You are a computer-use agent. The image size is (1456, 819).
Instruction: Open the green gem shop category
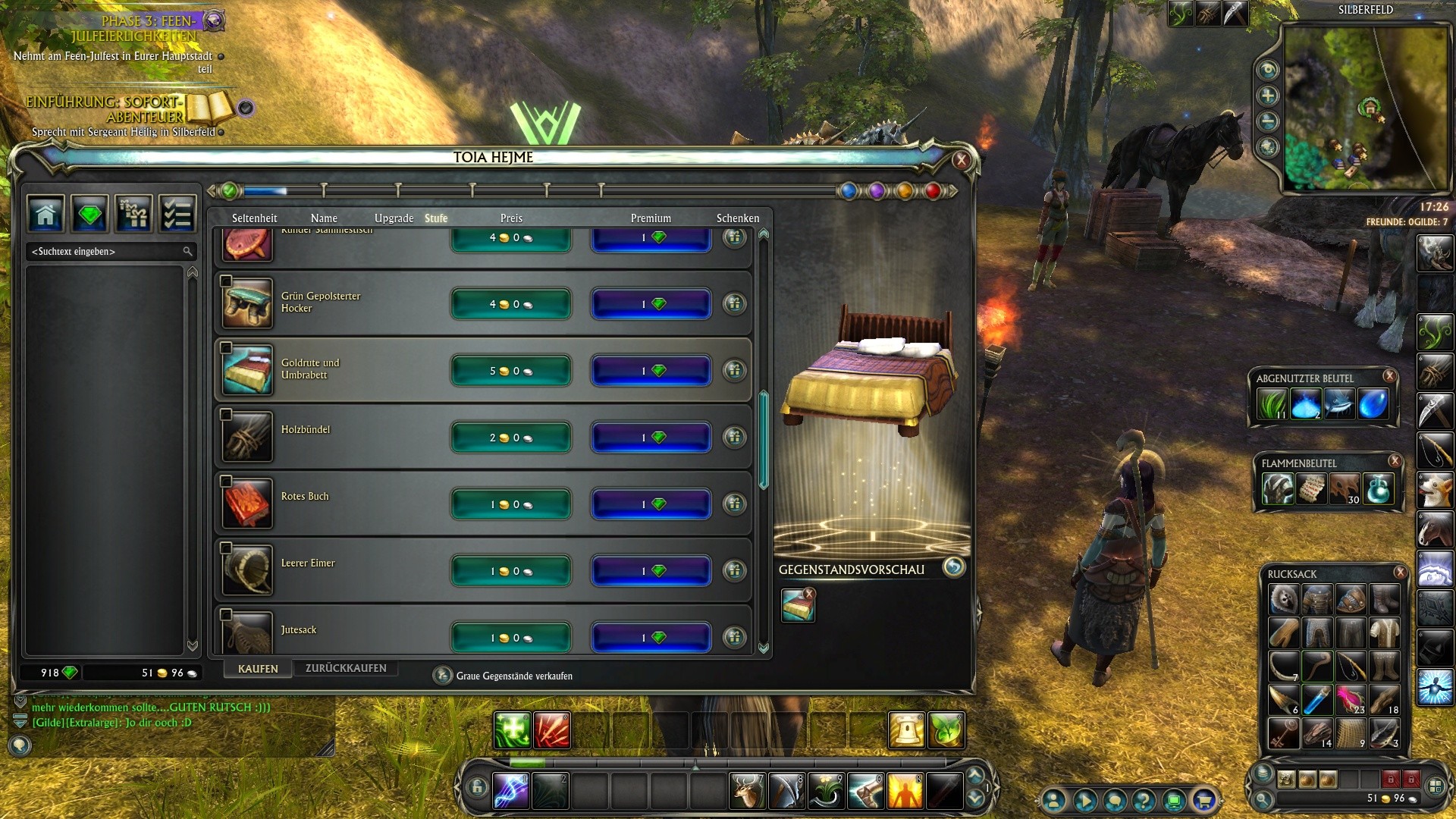[x=89, y=215]
